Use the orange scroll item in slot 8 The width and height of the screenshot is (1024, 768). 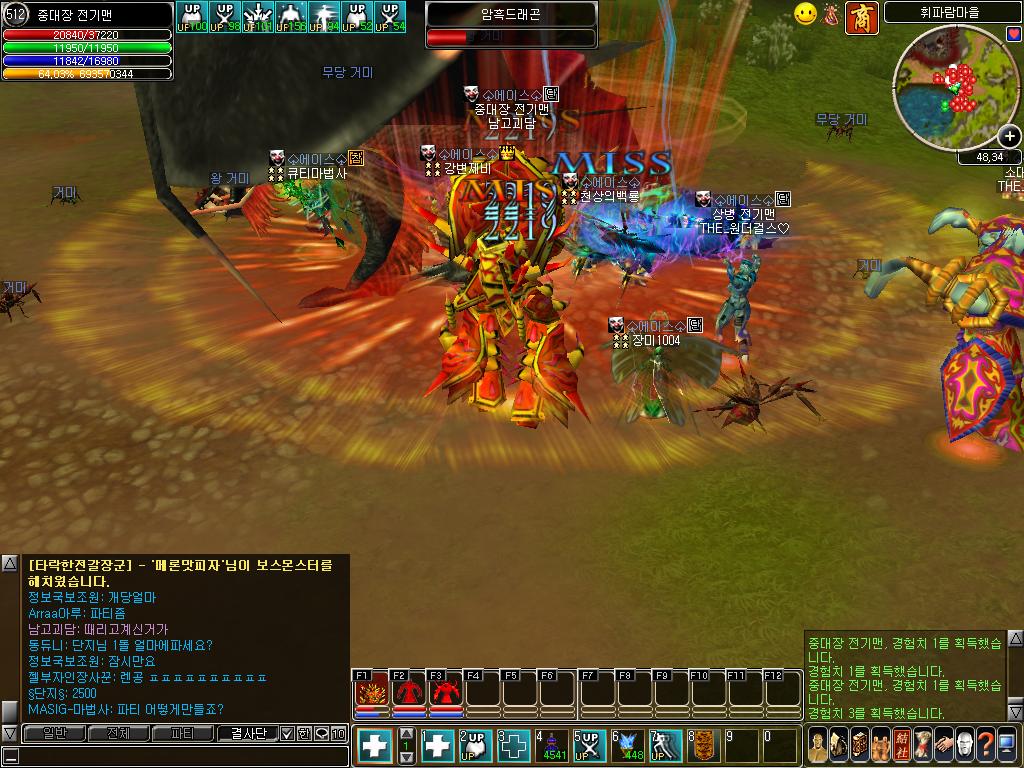[704, 745]
